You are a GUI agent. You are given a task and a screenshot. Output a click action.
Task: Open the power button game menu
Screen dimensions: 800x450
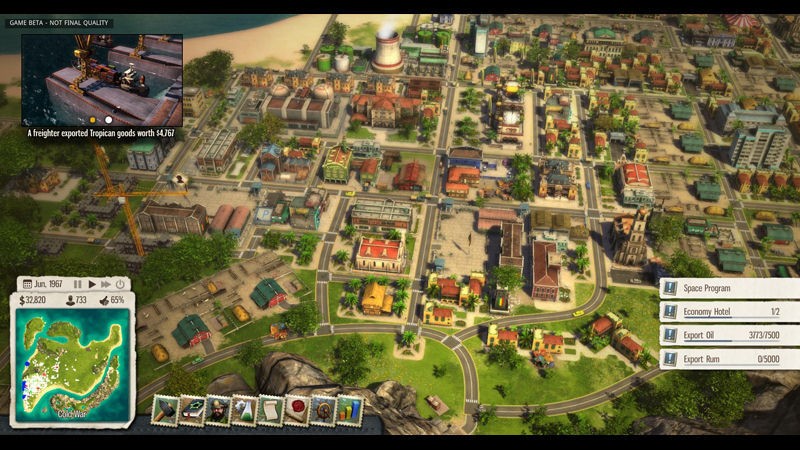[120, 285]
